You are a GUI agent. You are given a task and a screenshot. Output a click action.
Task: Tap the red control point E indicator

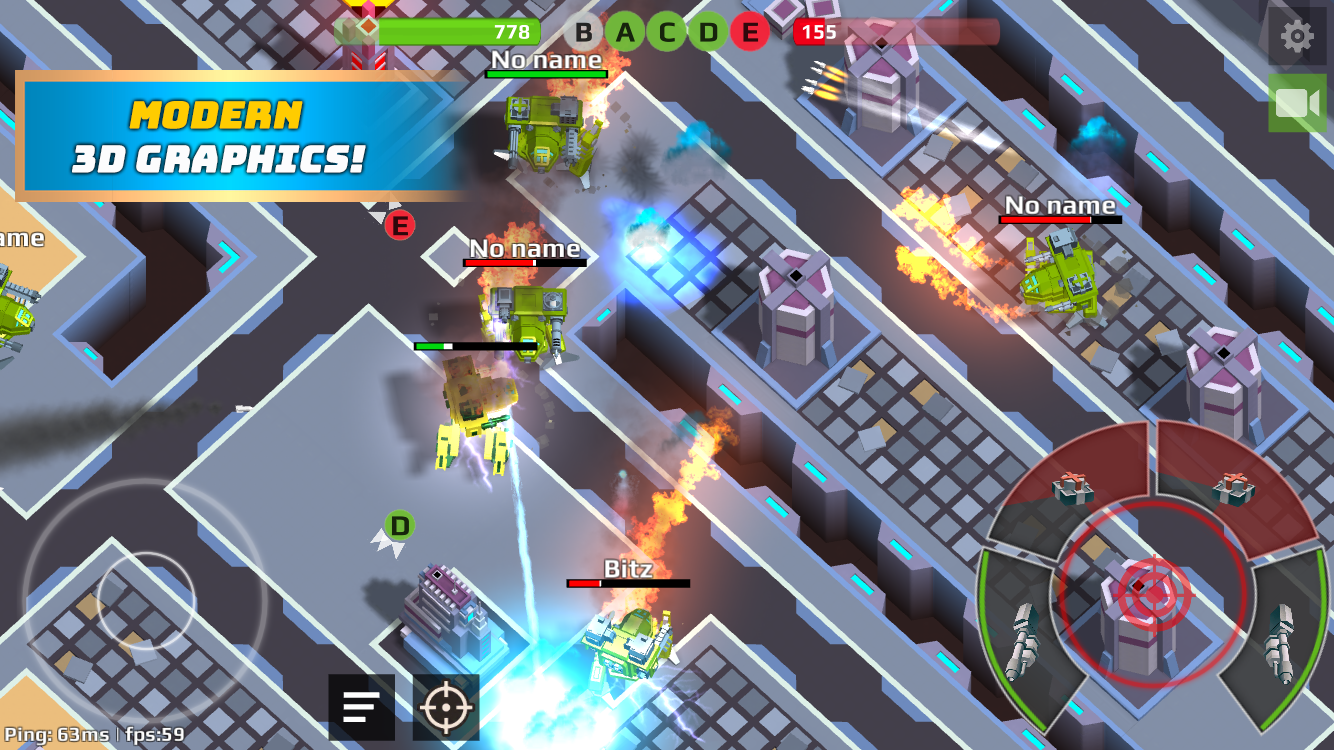point(750,31)
